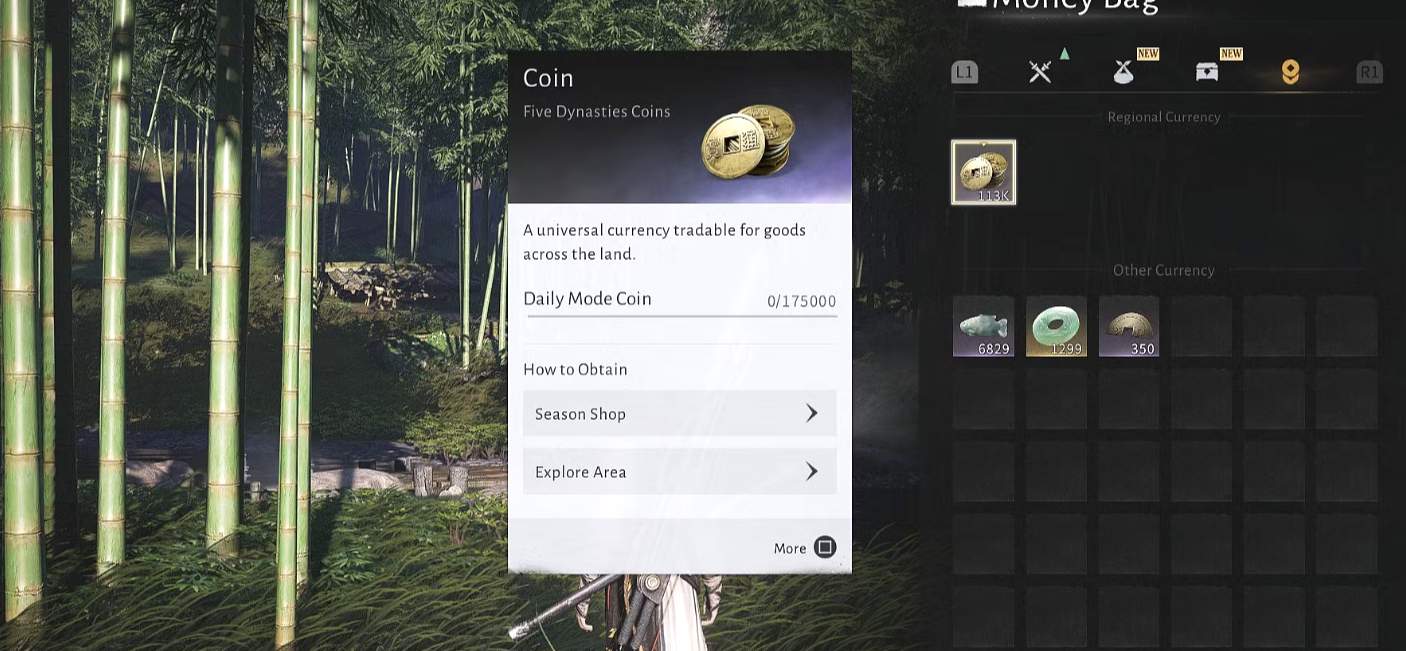Select the Five Dynasties Coins slot
The width and height of the screenshot is (1406, 651).
tap(983, 172)
